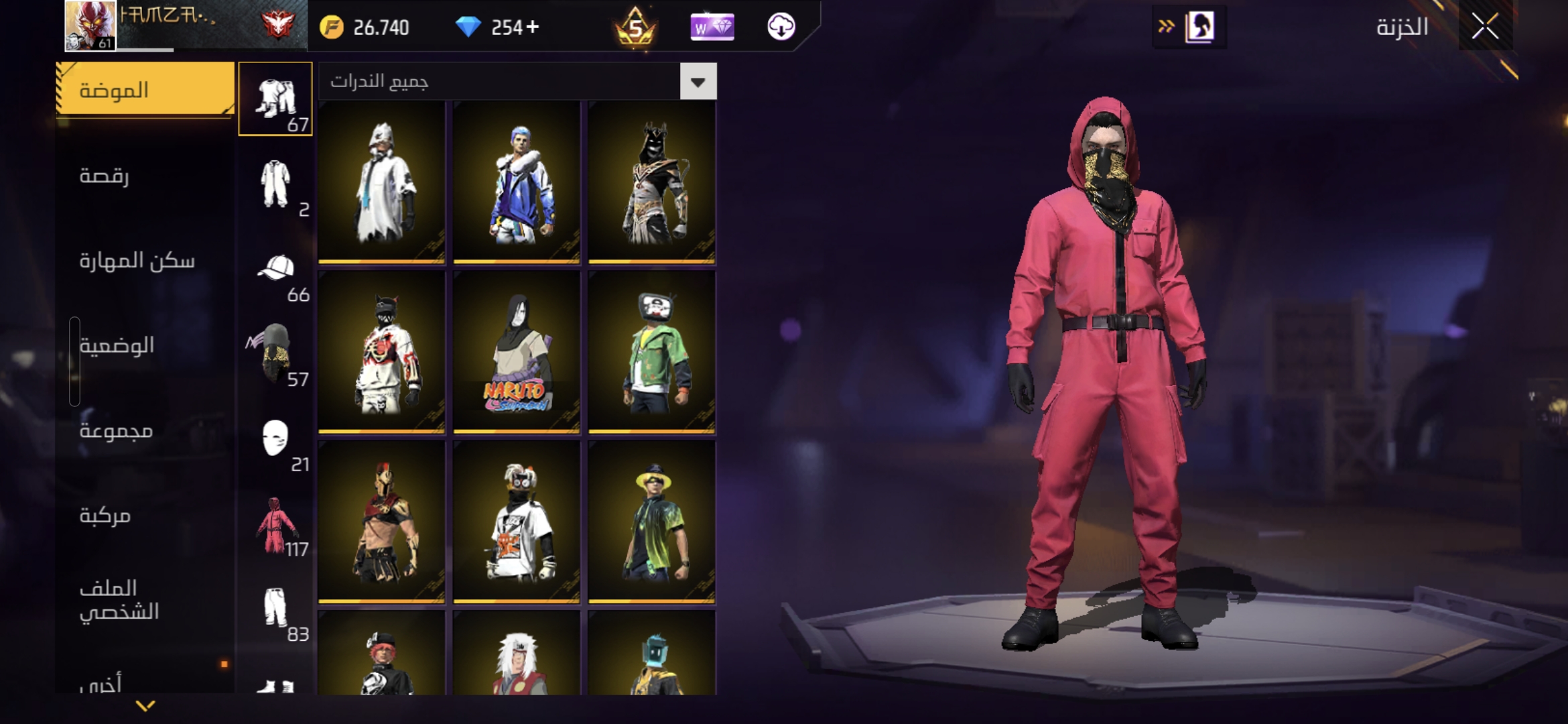Image resolution: width=1568 pixels, height=724 pixels.
Task: Choose the cap headwear category
Action: point(275,269)
